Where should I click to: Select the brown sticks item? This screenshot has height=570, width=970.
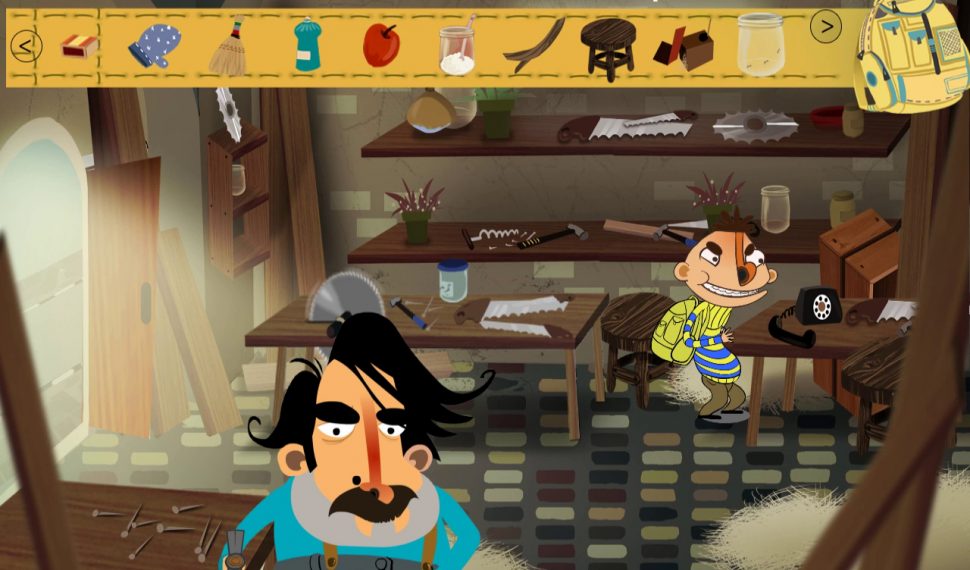pyautogui.click(x=534, y=46)
